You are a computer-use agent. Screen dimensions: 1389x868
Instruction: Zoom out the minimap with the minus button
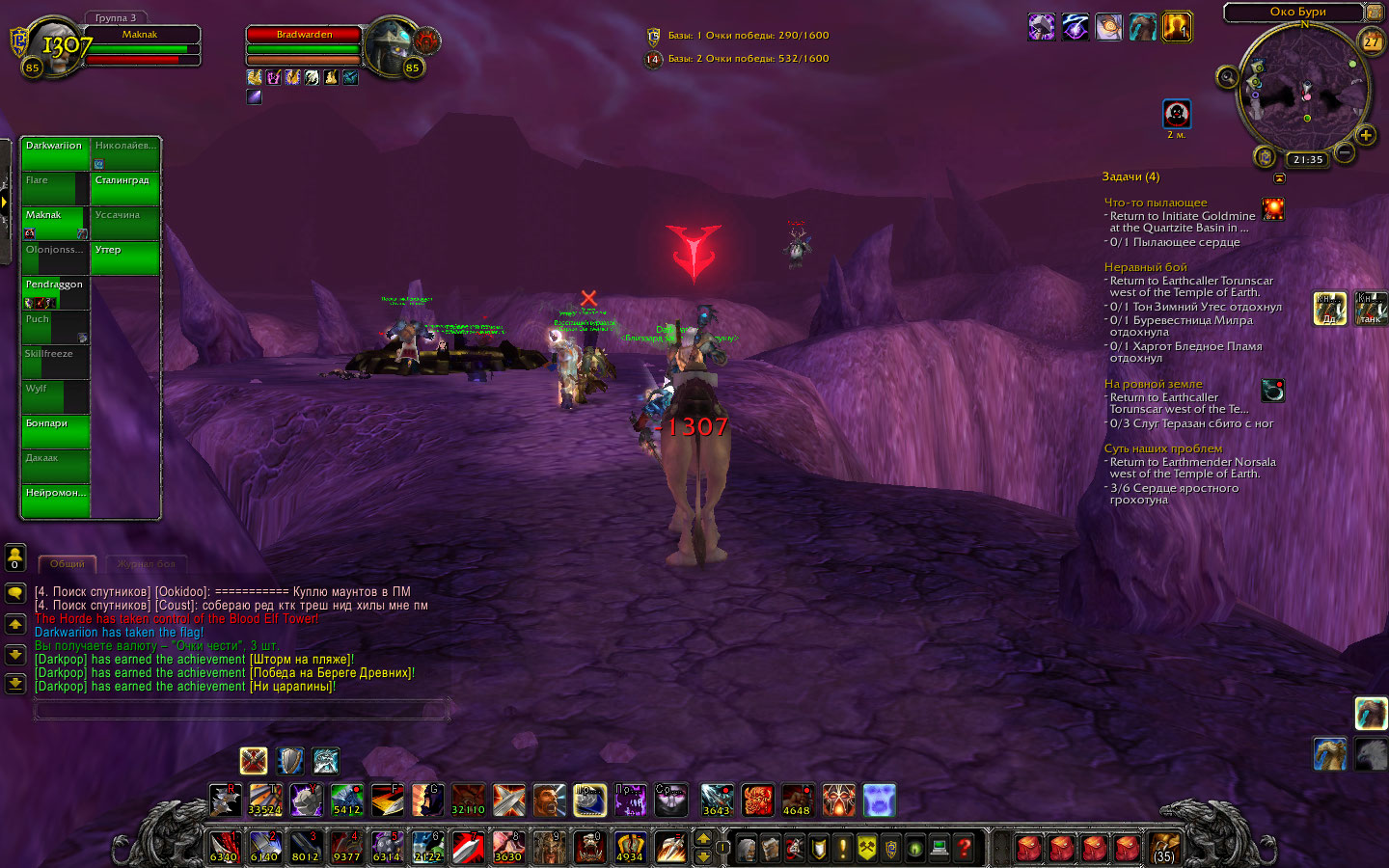point(1345,152)
